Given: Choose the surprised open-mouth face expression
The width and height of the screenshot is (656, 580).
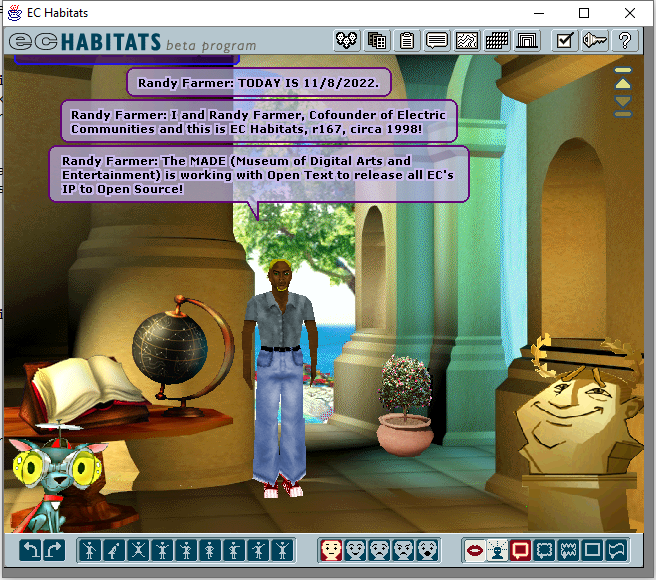Looking at the screenshot, I should point(427,549).
